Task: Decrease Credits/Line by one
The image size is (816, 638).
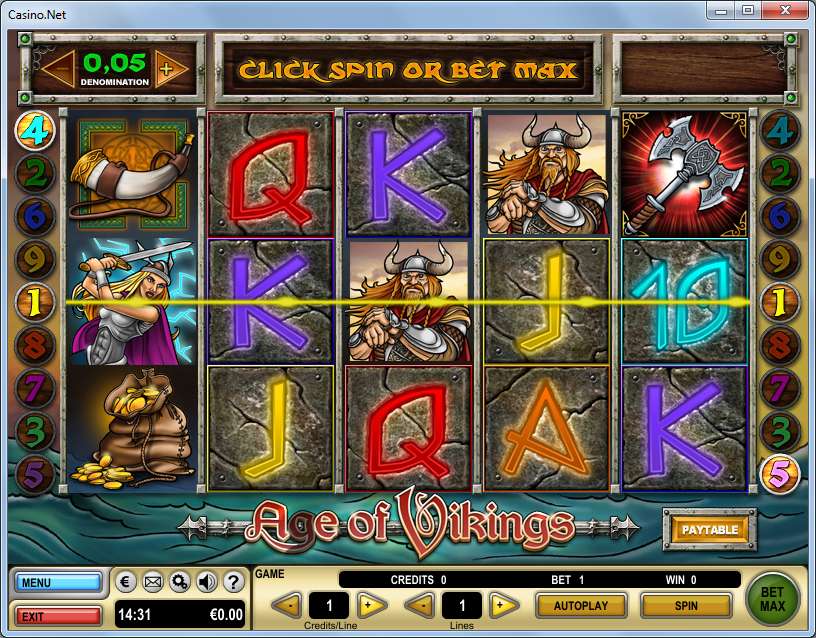Action: (286, 605)
